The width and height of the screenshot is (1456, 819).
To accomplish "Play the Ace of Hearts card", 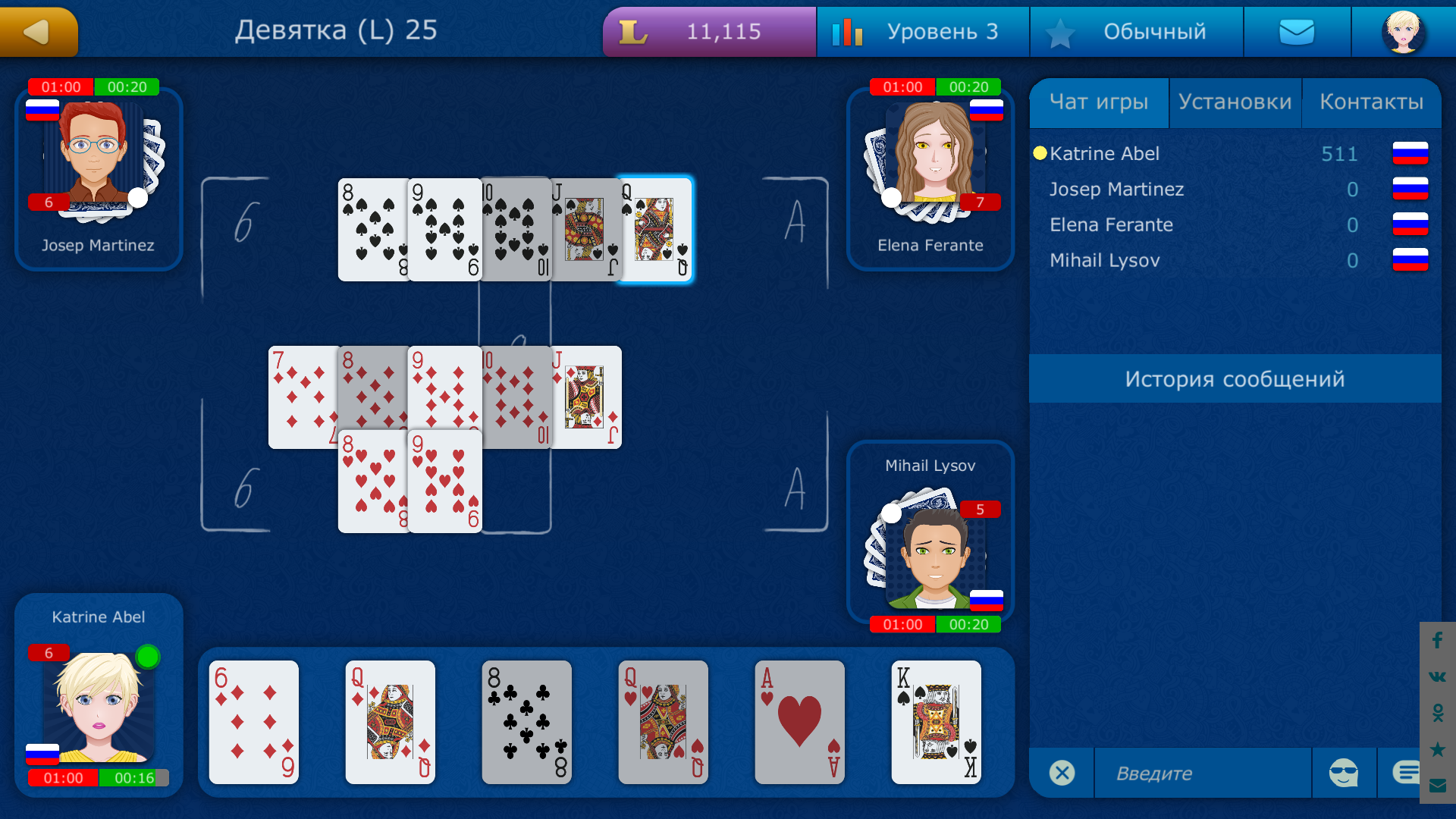I will click(x=799, y=723).
